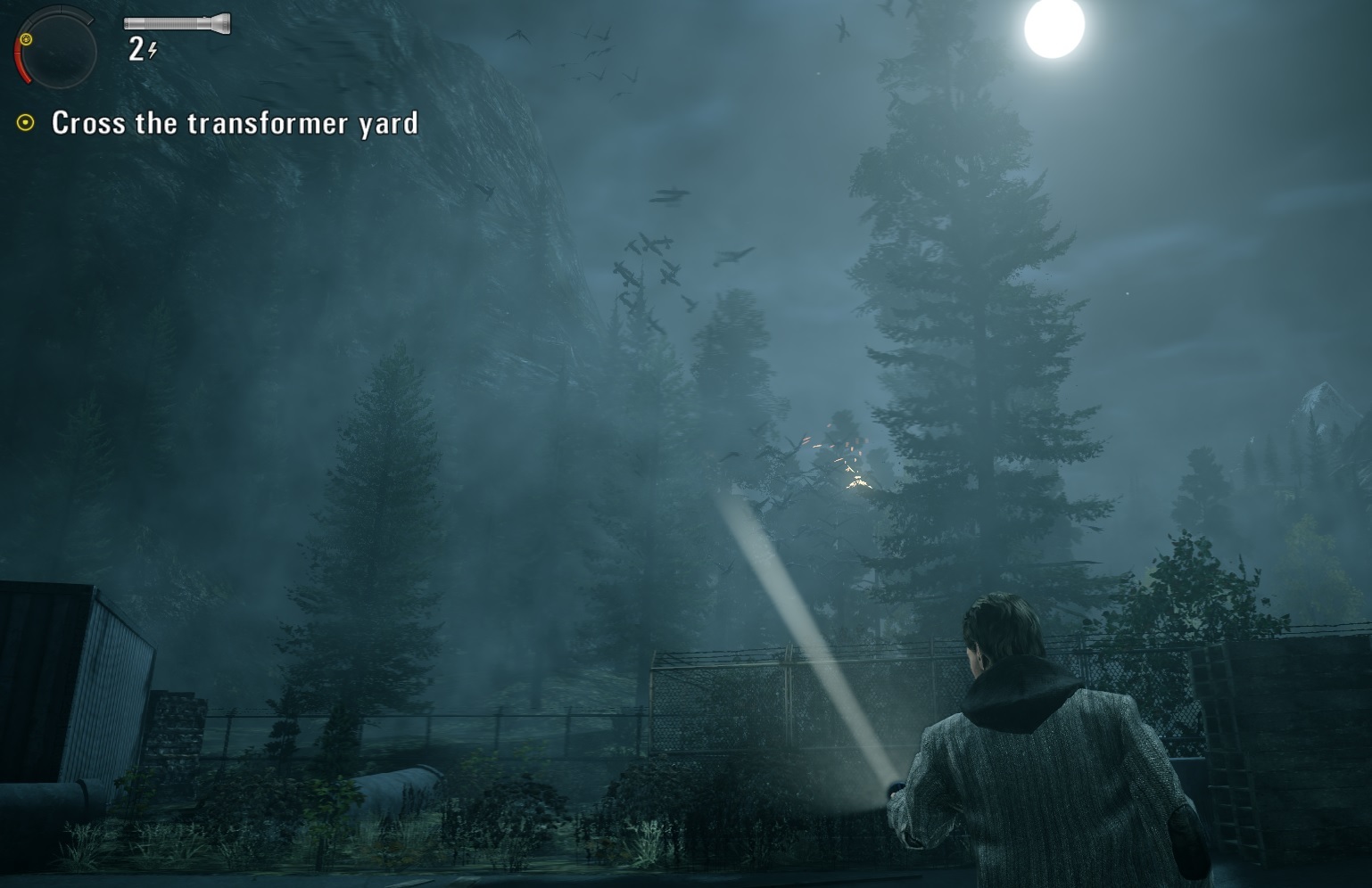
Task: Open the 'Cross the transformer yard' objective
Action: 235,123
